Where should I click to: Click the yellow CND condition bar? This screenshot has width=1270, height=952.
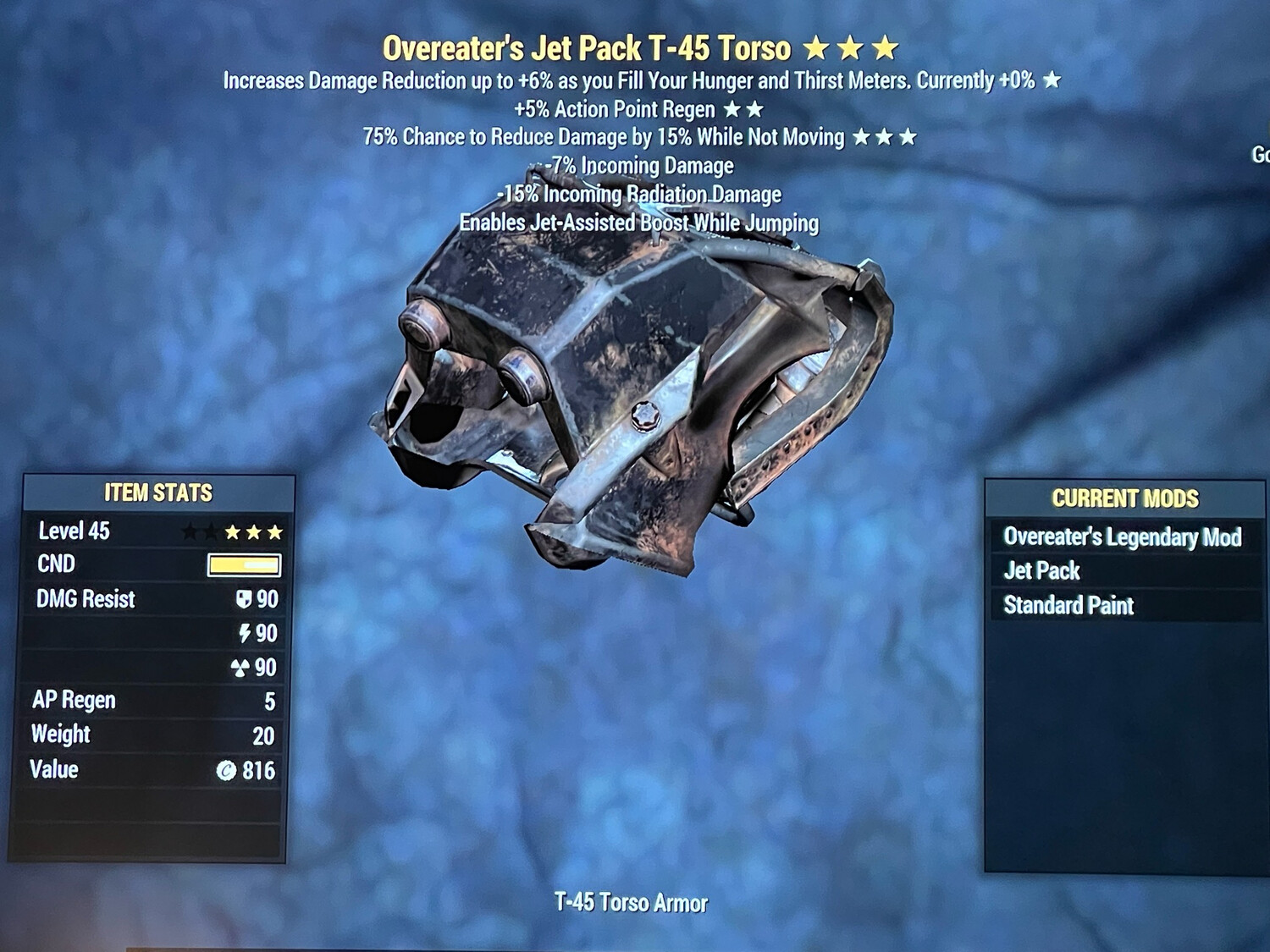[x=244, y=565]
